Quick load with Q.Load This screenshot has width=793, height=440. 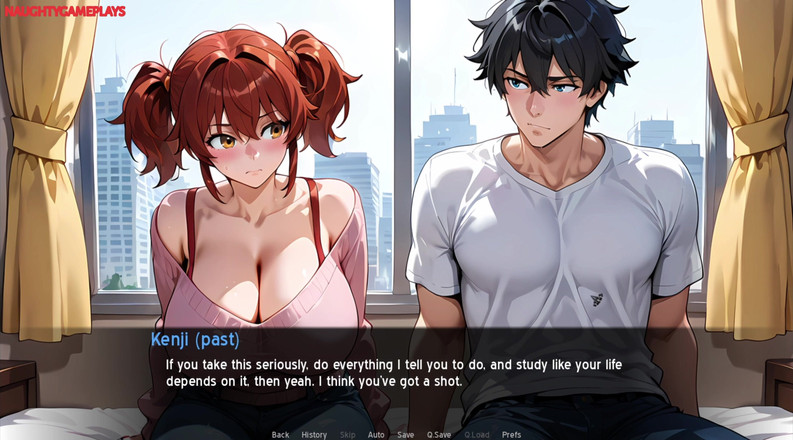click(x=477, y=435)
